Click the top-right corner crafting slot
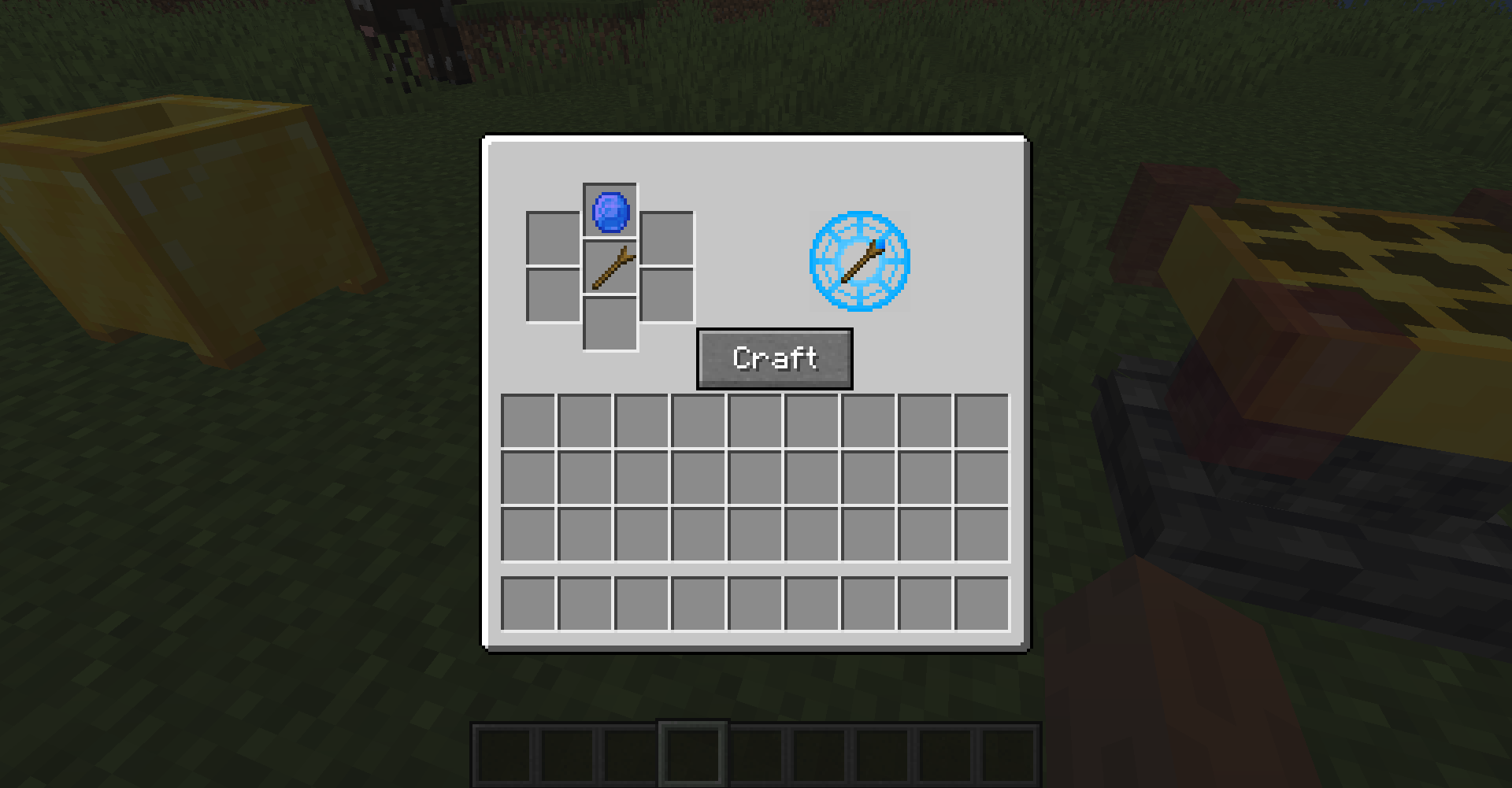Screen dimensions: 1512x788 (x=665, y=238)
